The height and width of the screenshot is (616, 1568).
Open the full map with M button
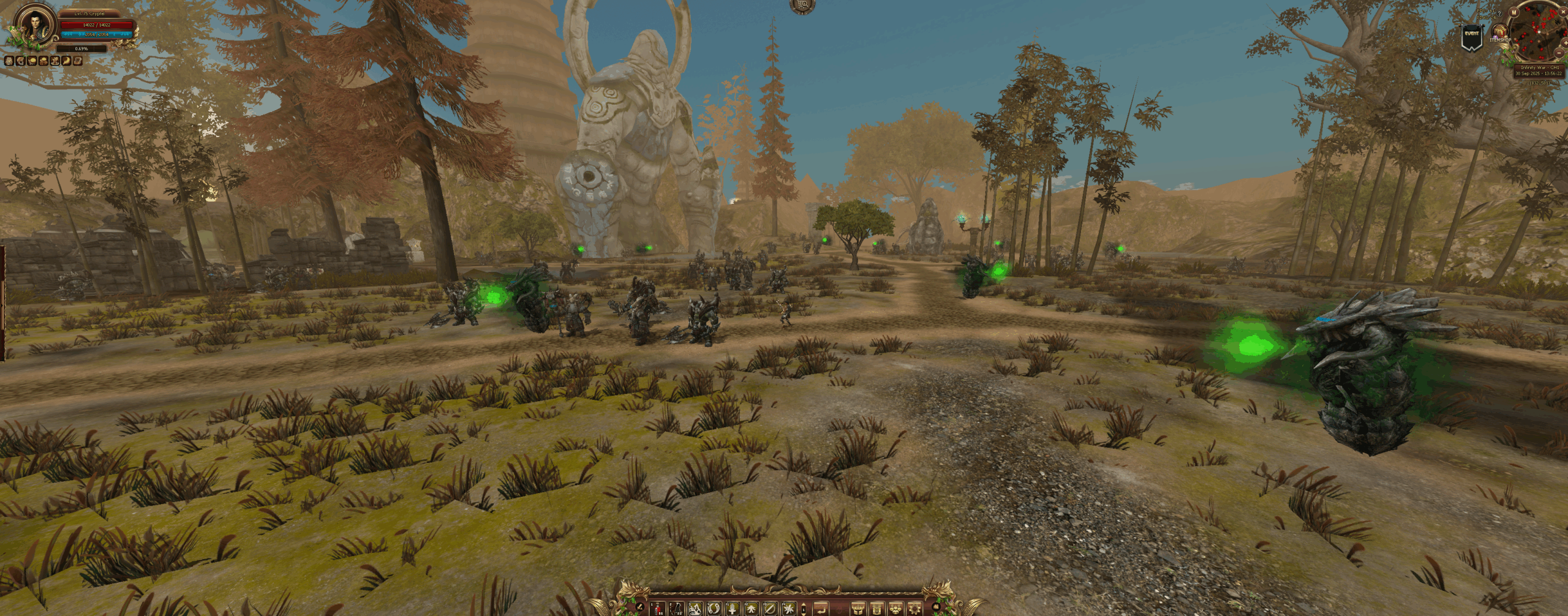click(1513, 12)
